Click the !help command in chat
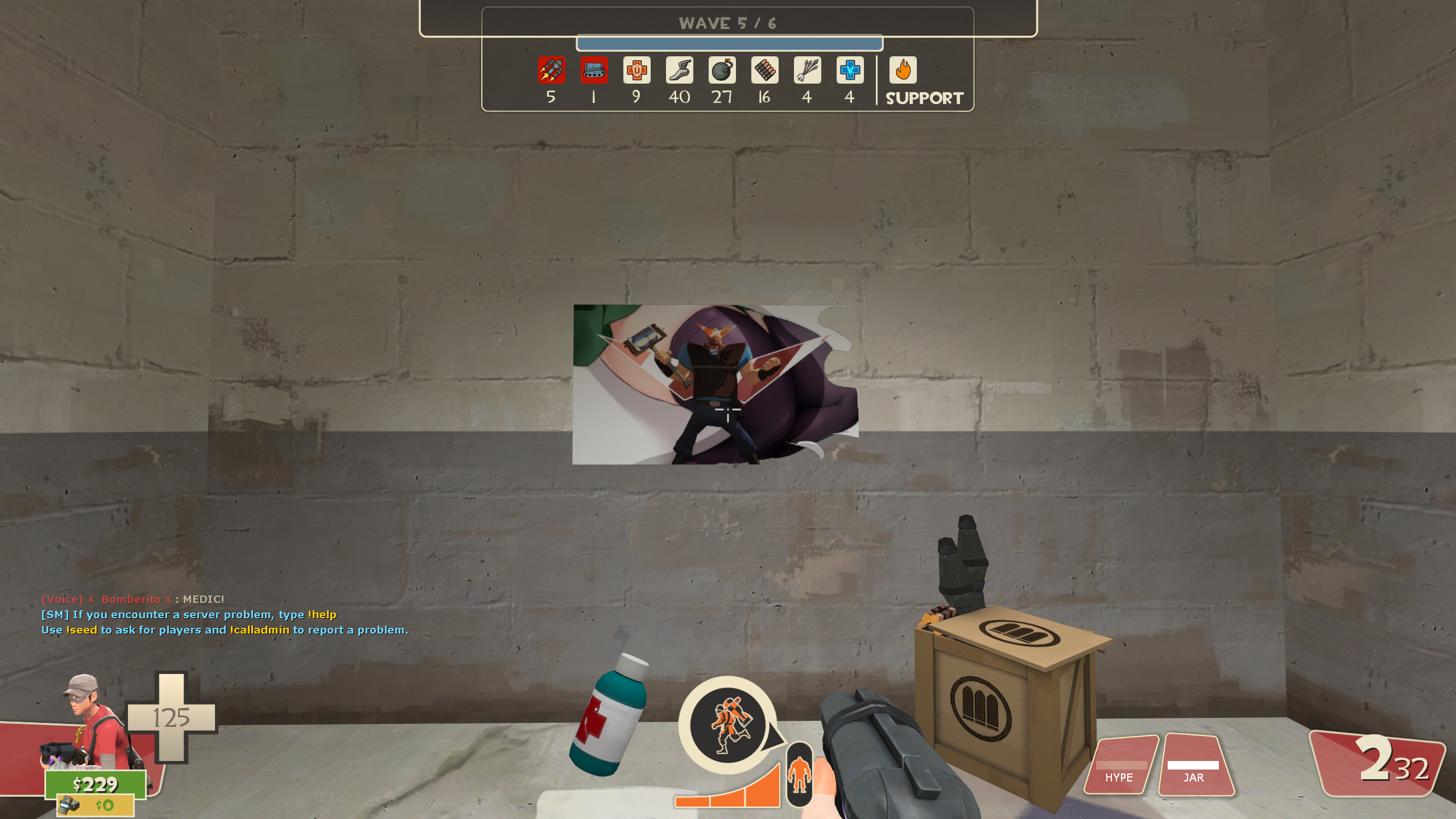The image size is (1456, 819). point(322,614)
